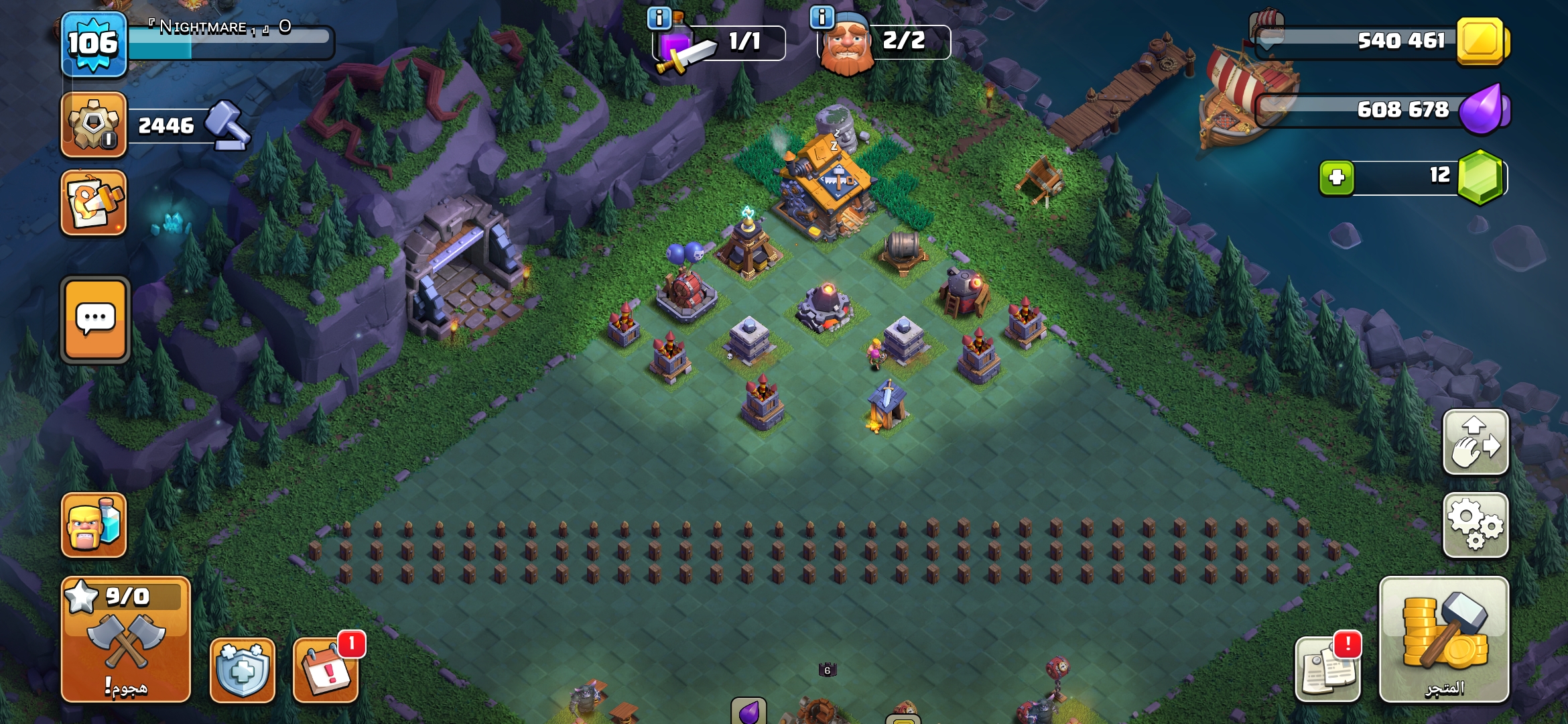Tap the orange Attack button with crossed axes

click(126, 640)
